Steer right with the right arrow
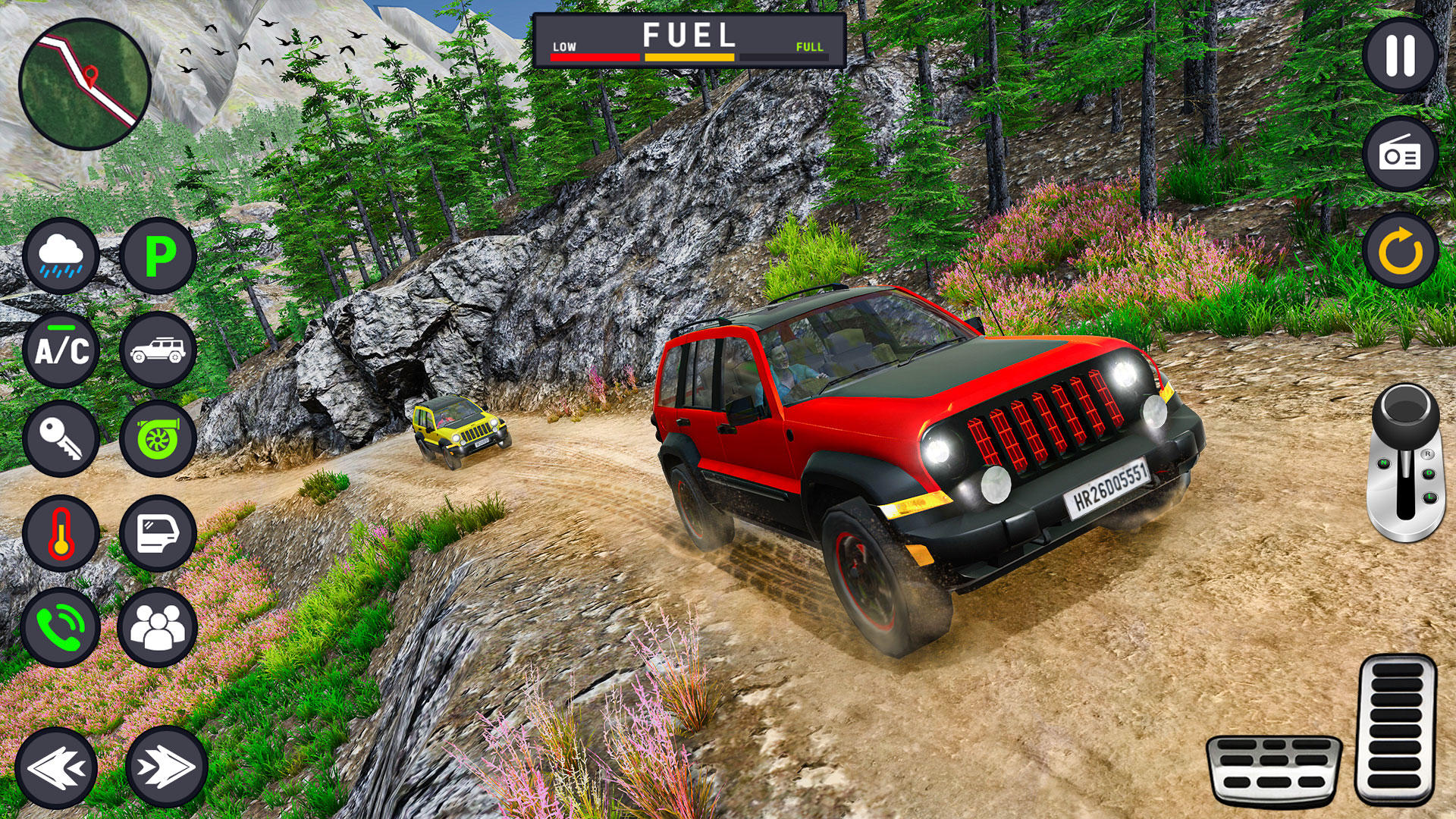The height and width of the screenshot is (819, 1456). [166, 767]
